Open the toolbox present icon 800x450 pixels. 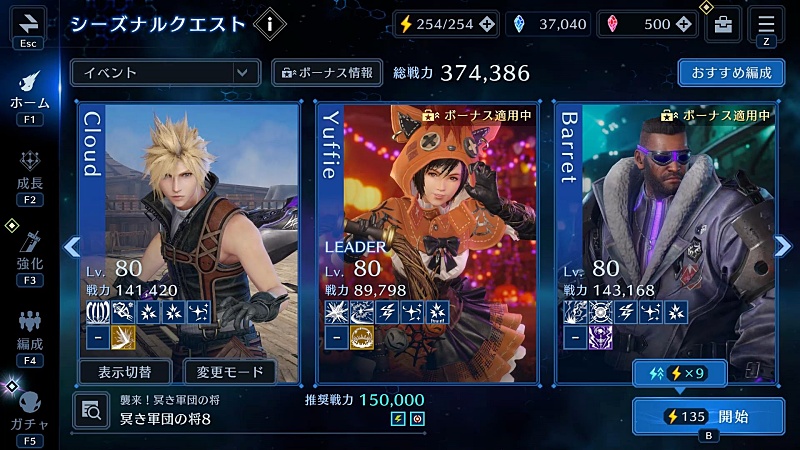pos(722,25)
